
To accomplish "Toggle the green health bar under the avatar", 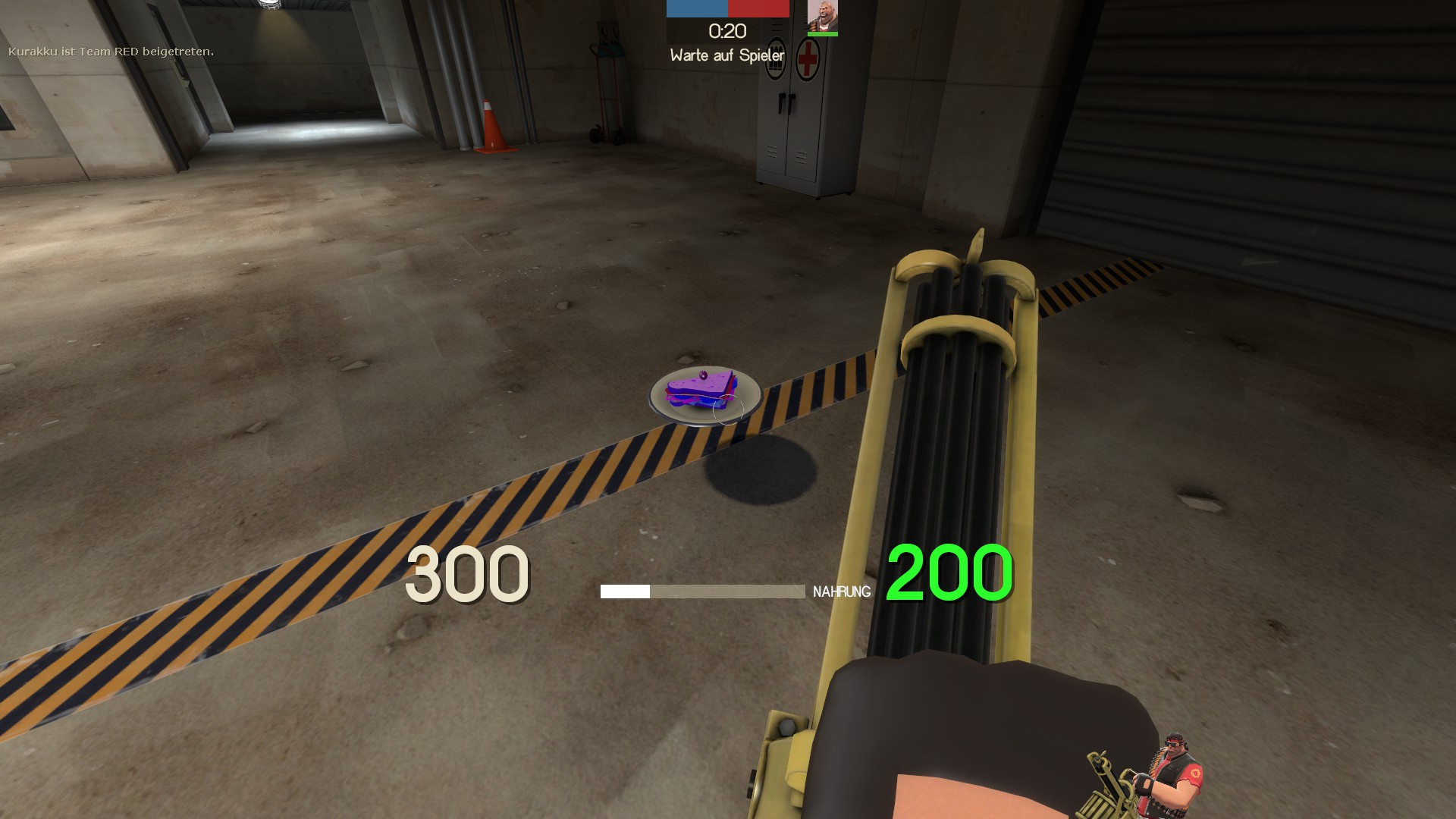I will coord(822,34).
